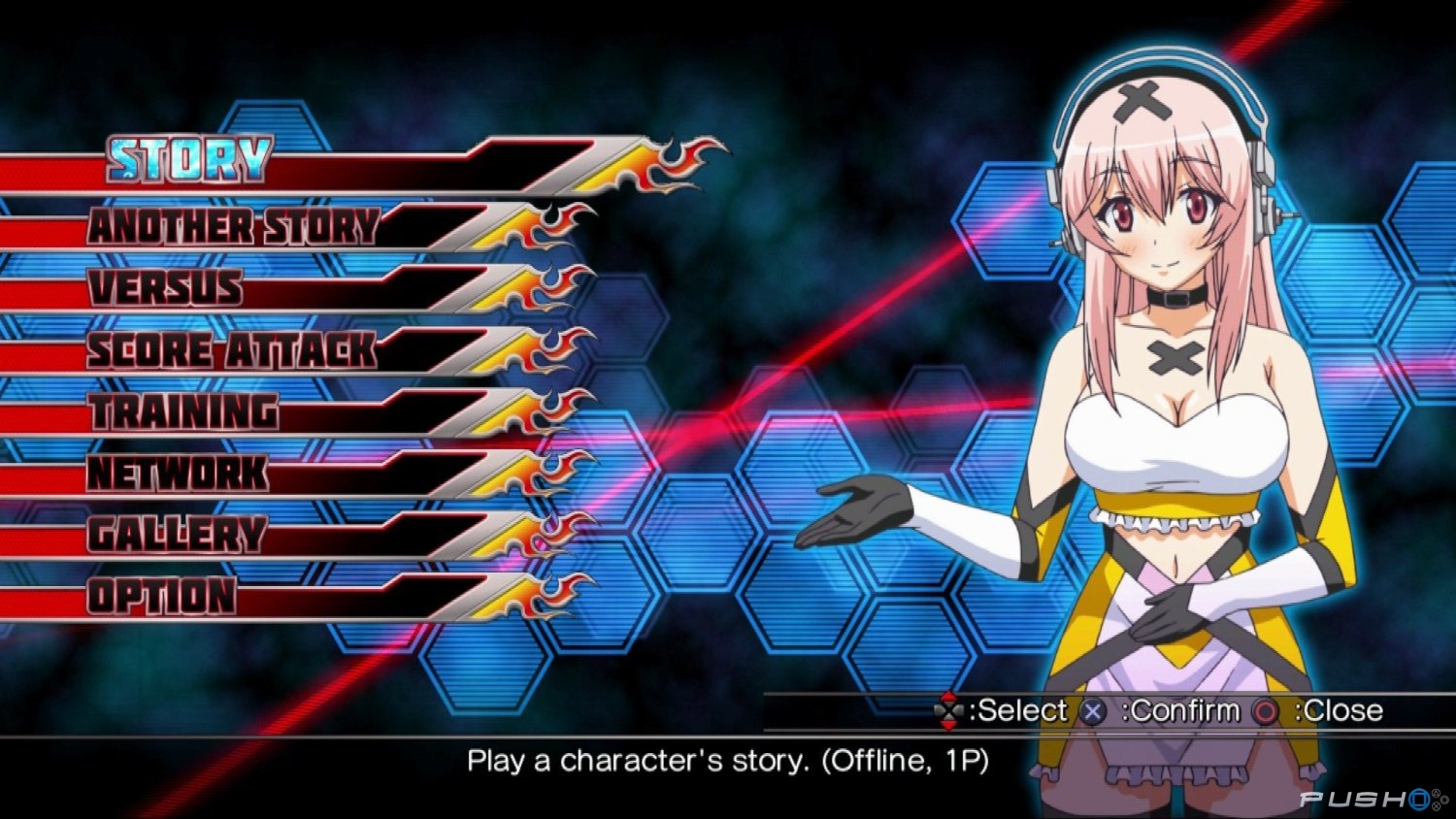This screenshot has width=1456, height=819.
Task: View the Gallery
Action: 177,535
